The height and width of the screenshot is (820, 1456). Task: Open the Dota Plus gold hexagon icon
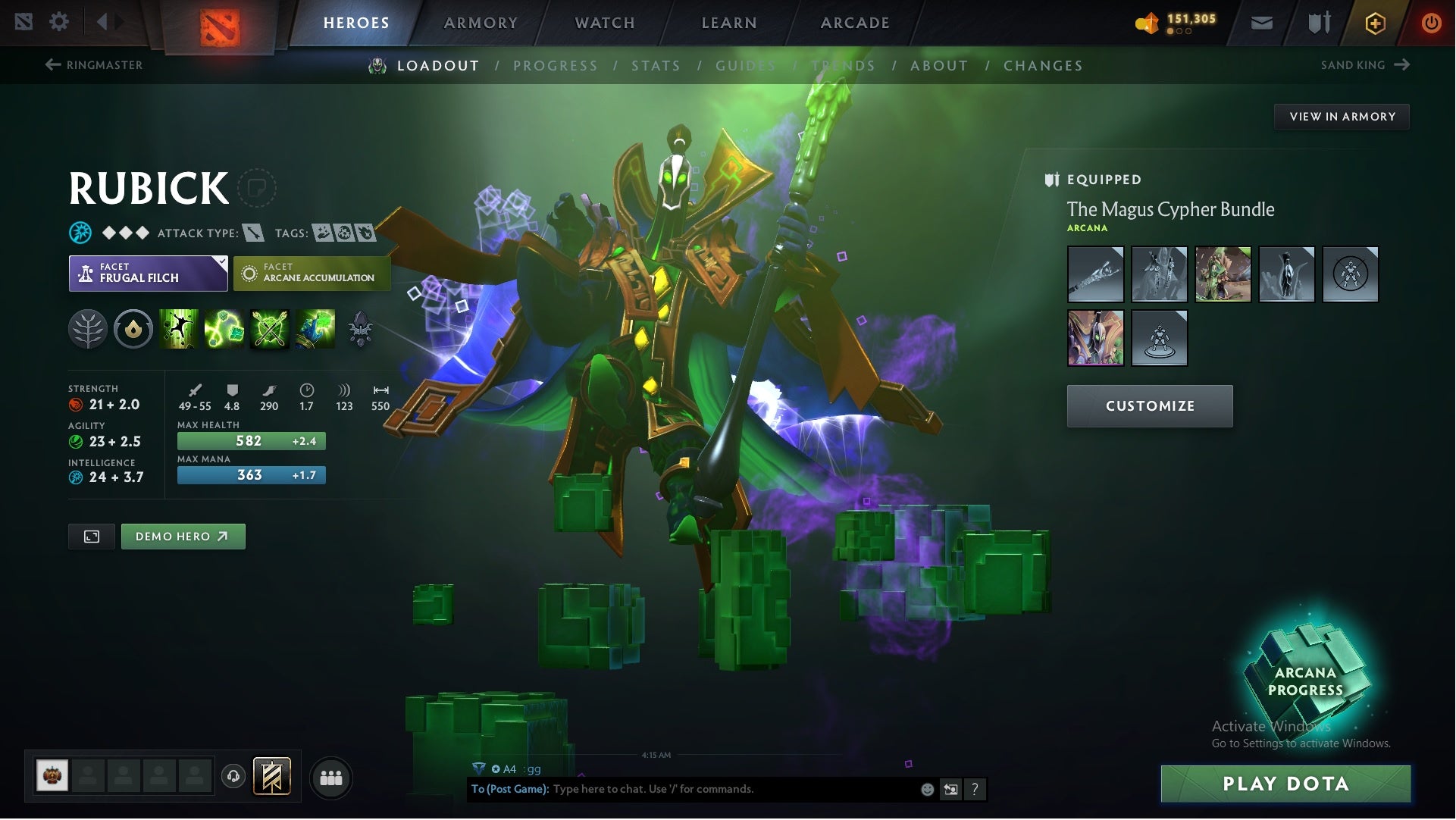1374,23
